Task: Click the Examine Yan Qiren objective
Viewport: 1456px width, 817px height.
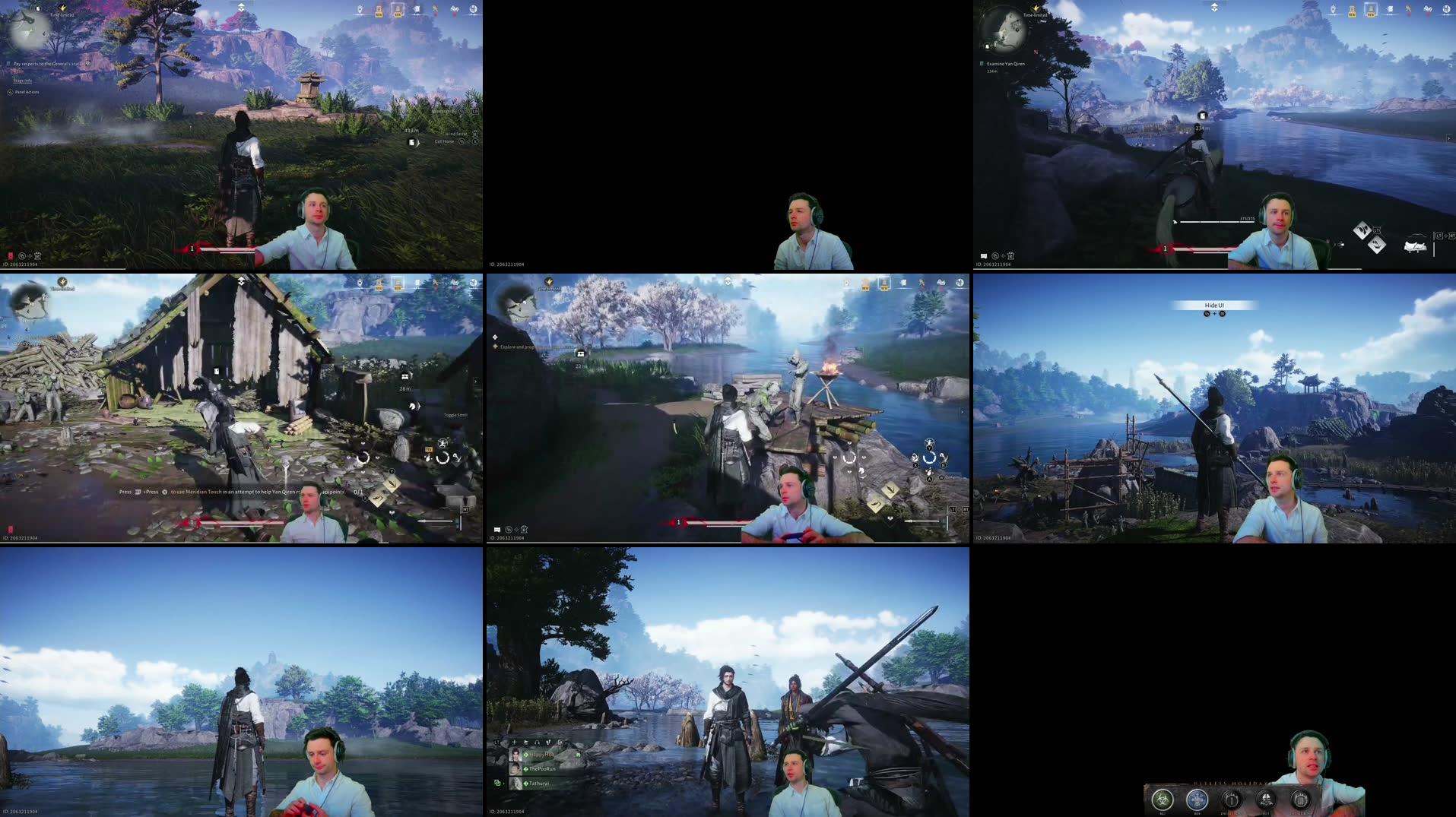Action: (1007, 64)
